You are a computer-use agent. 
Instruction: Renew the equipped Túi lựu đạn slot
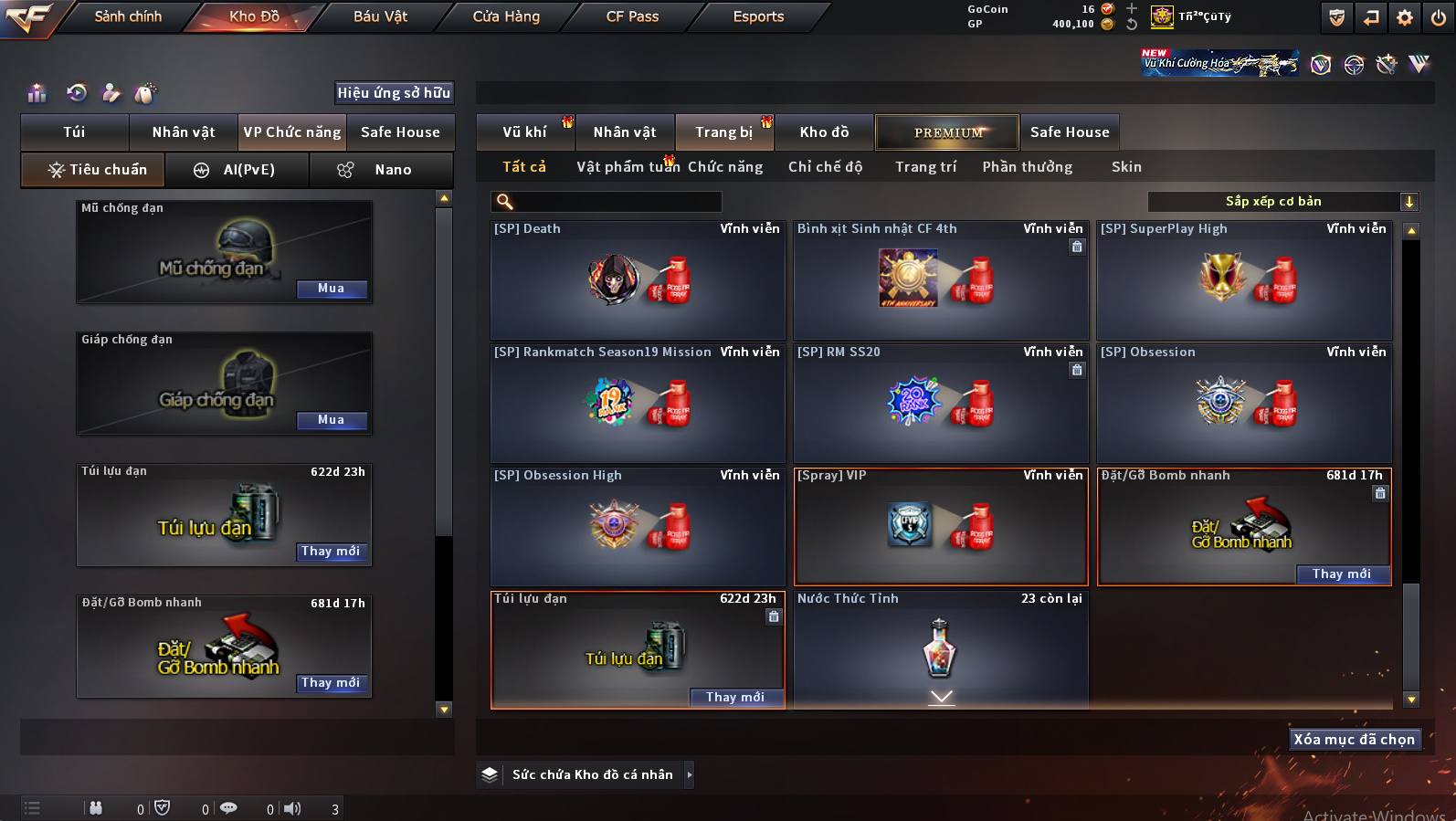(x=331, y=552)
